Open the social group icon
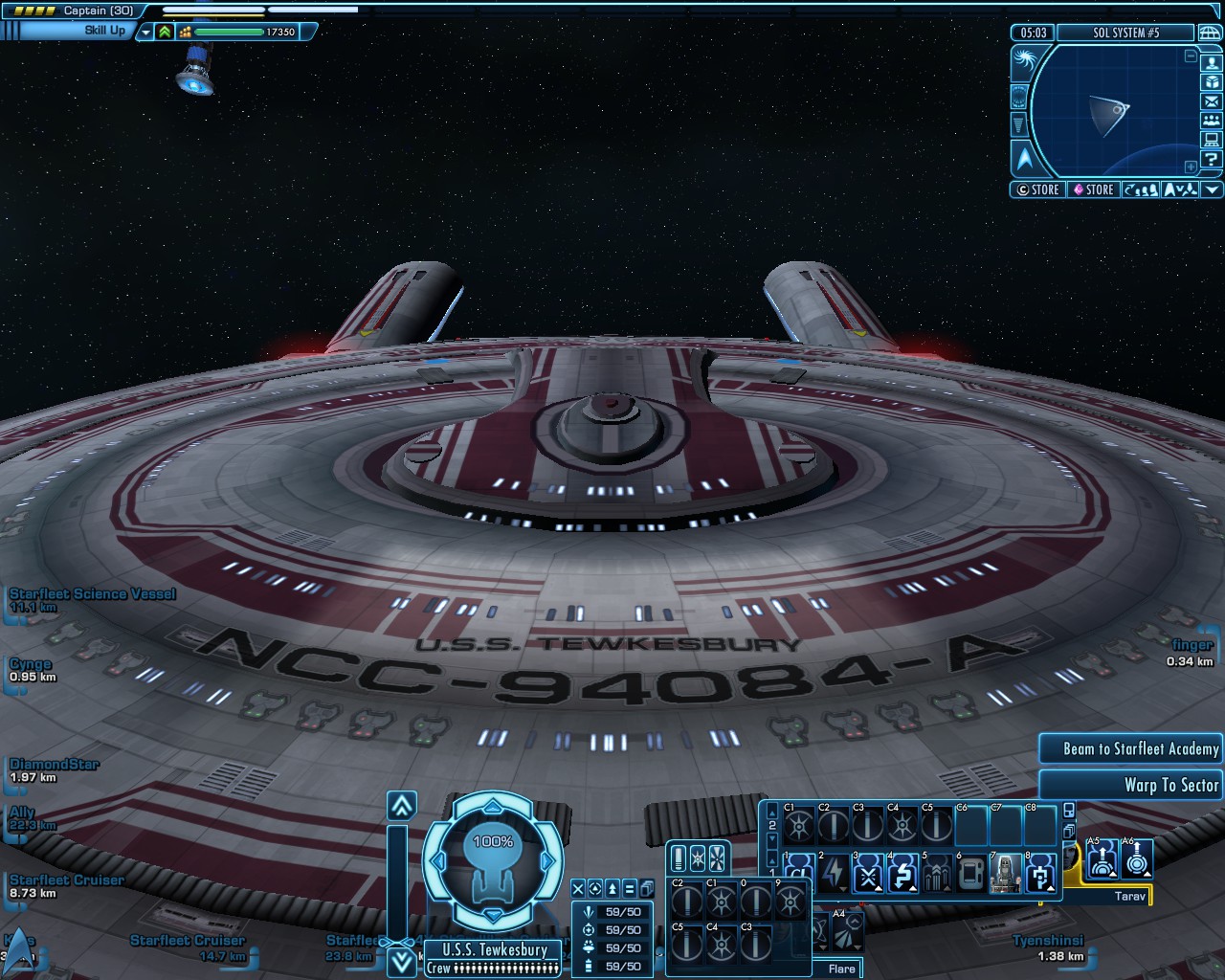Viewport: 1225px width, 980px height. pos(1212,121)
